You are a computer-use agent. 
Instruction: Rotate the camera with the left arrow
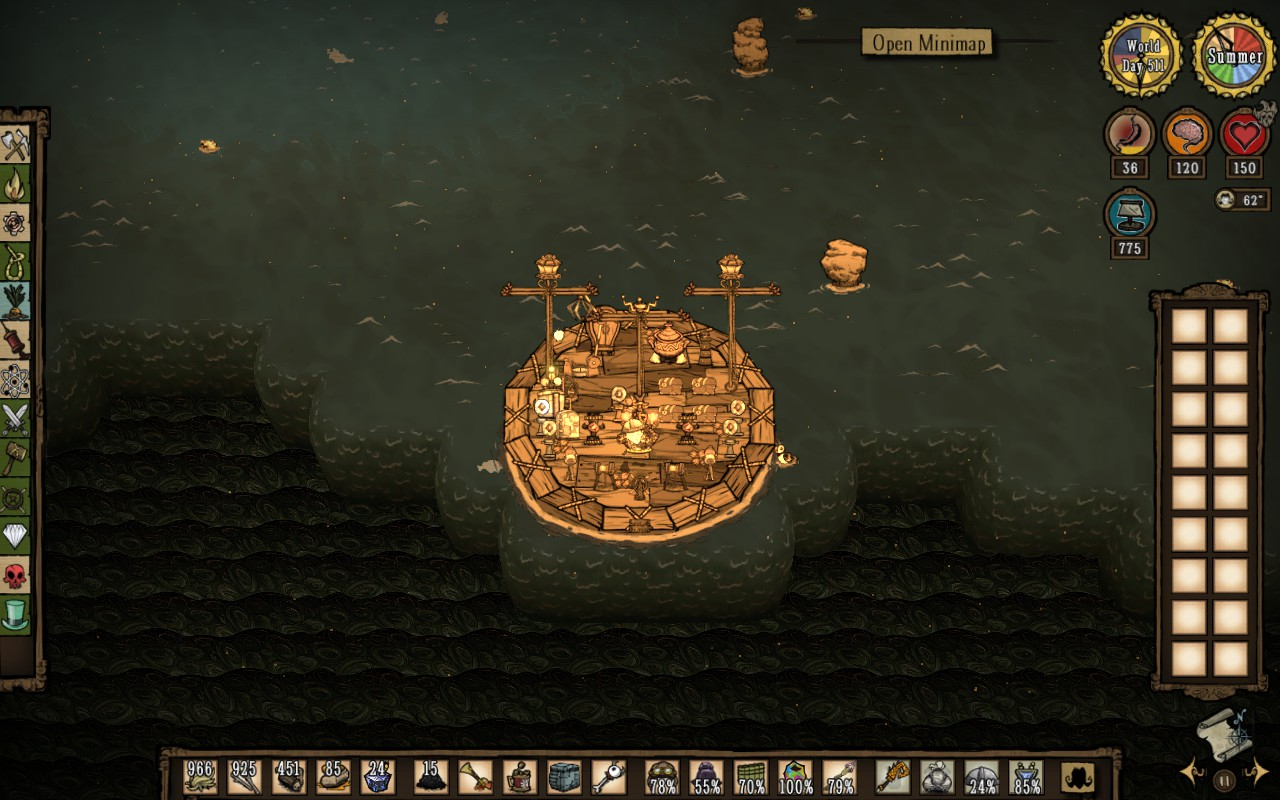(1190, 771)
